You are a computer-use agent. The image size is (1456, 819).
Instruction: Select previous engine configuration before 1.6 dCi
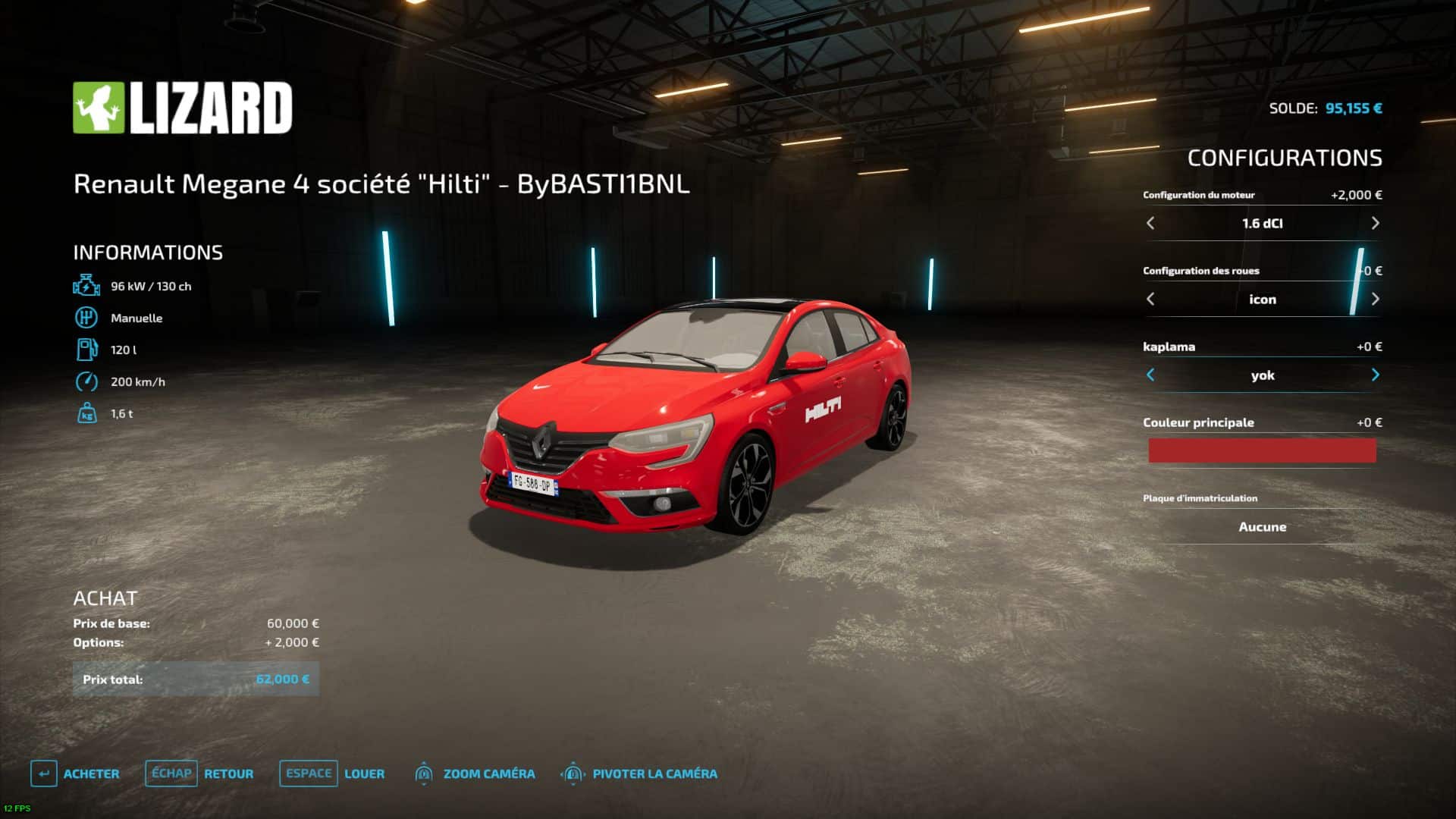coord(1150,223)
